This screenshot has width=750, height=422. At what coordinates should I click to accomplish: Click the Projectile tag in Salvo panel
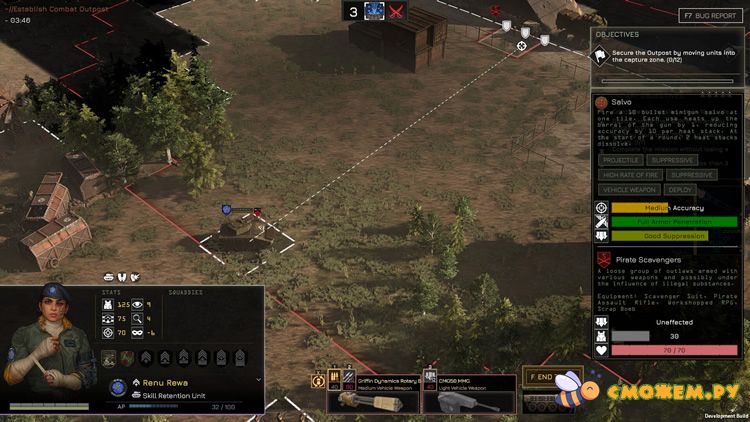coord(621,160)
